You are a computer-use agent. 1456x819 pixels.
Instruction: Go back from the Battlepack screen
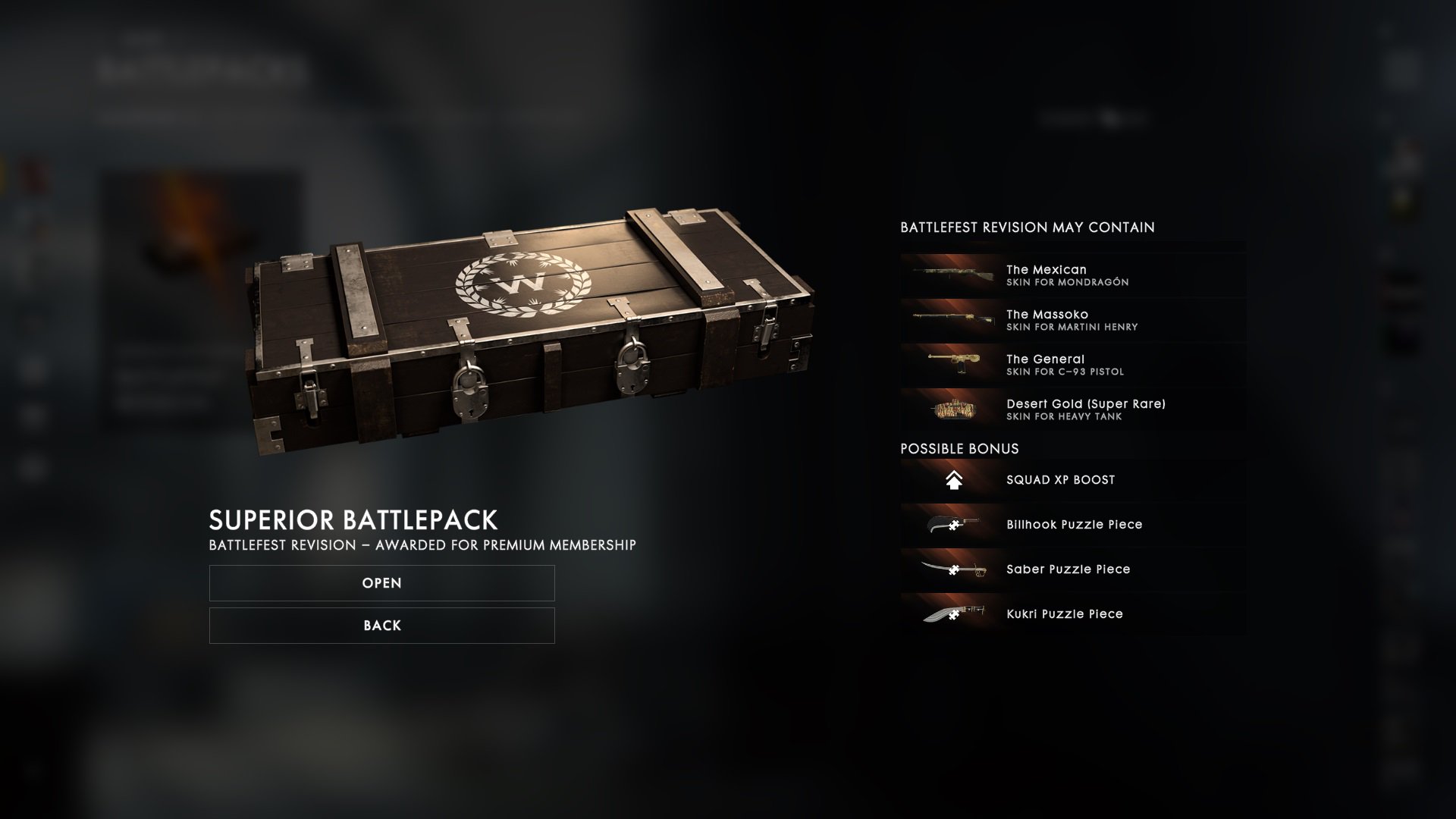pos(381,626)
